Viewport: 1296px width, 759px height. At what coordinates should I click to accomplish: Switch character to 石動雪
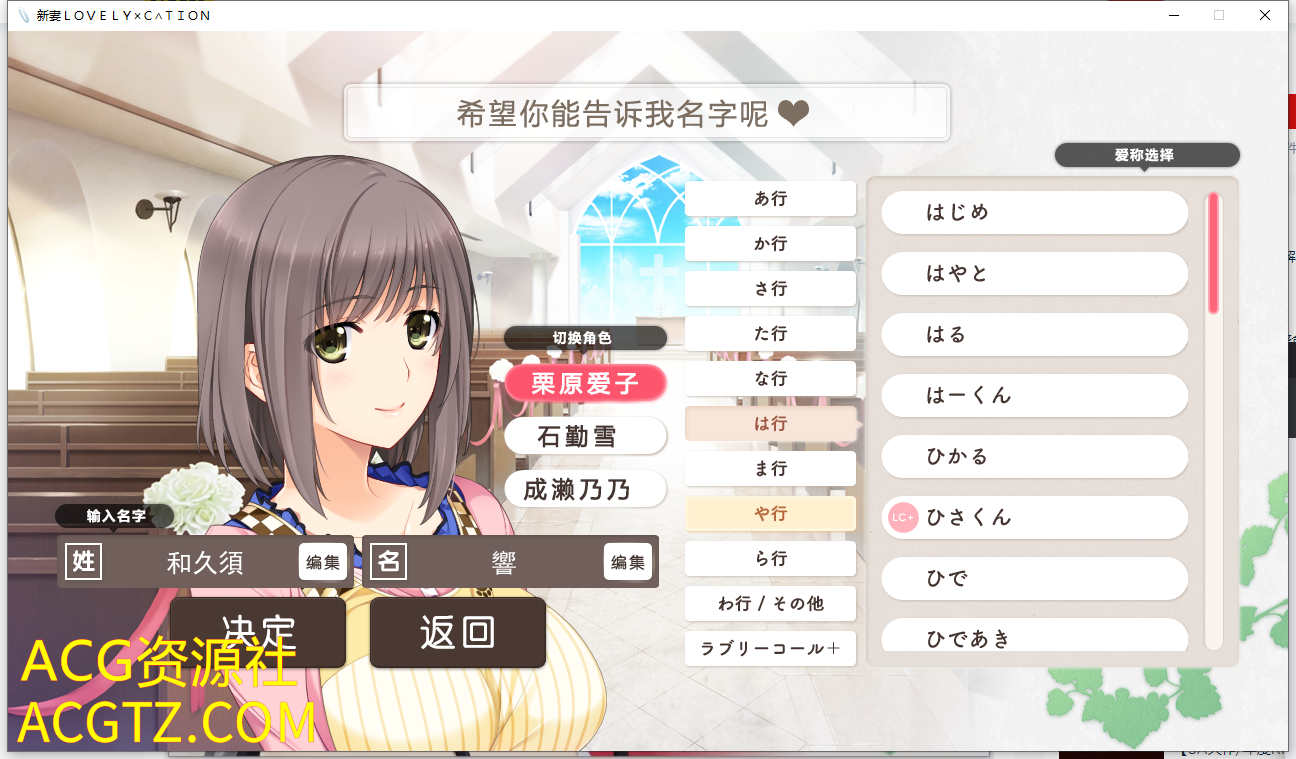point(585,436)
